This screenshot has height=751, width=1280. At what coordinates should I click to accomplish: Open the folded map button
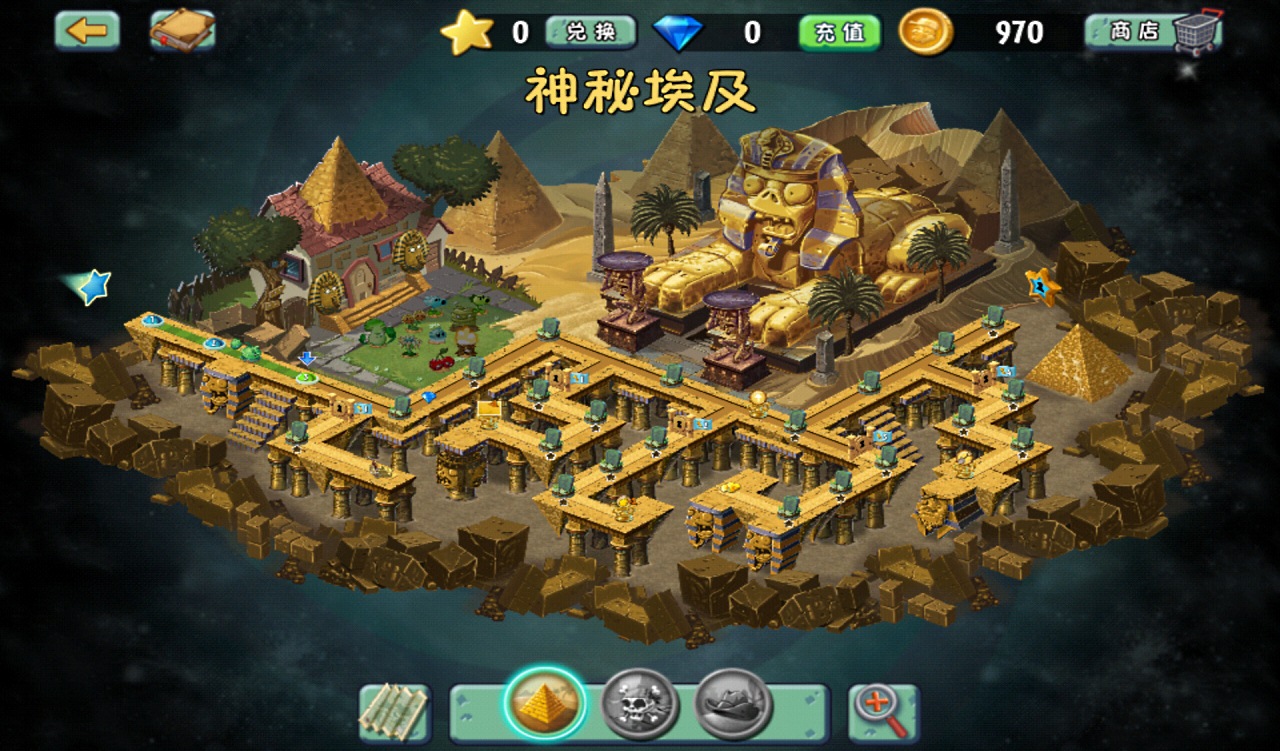coord(394,711)
